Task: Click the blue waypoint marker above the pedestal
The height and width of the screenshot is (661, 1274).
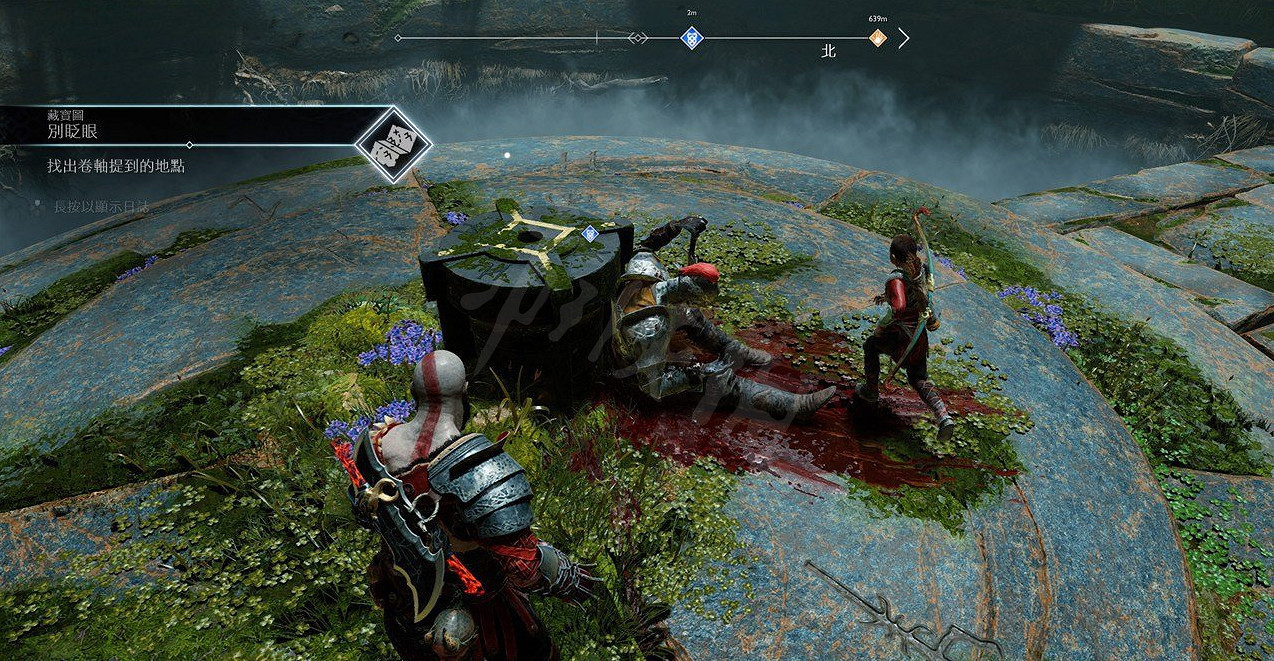Action: [590, 233]
